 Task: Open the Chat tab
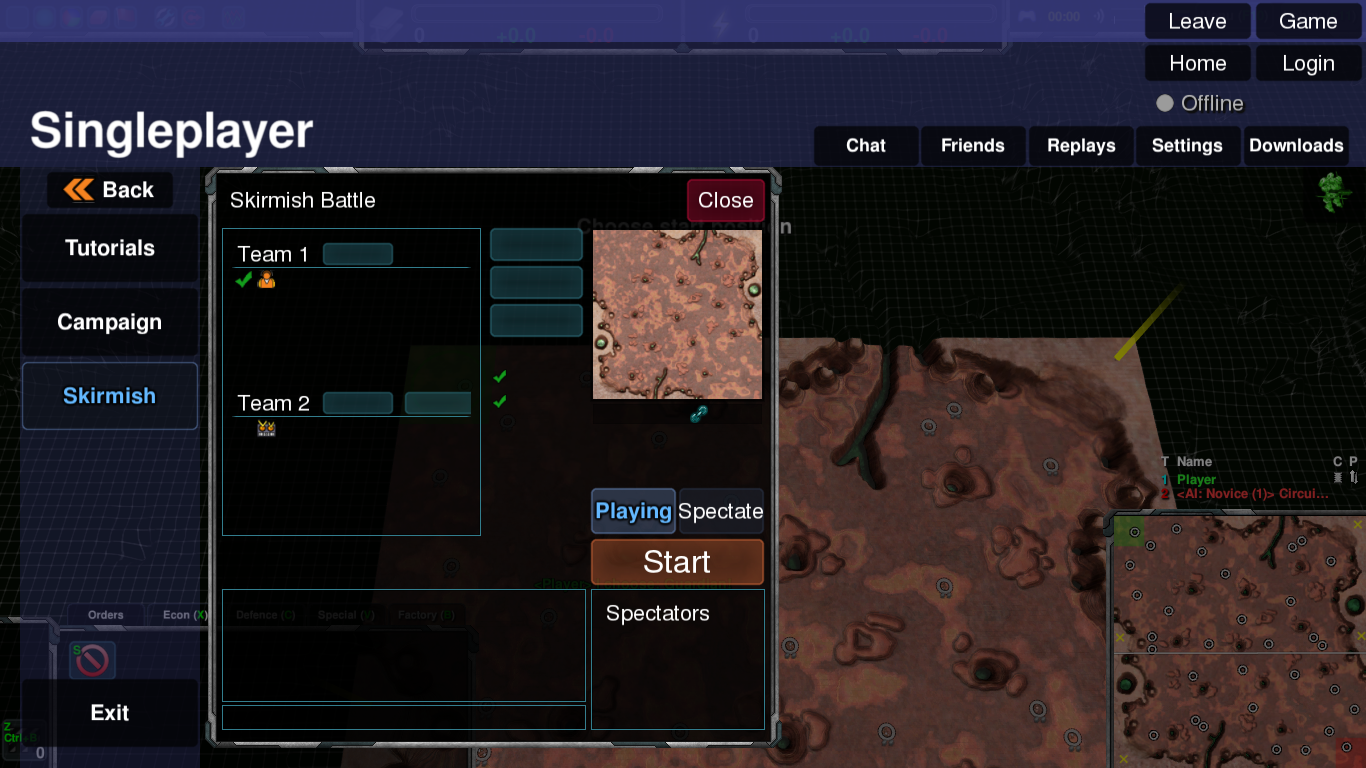click(x=865, y=146)
